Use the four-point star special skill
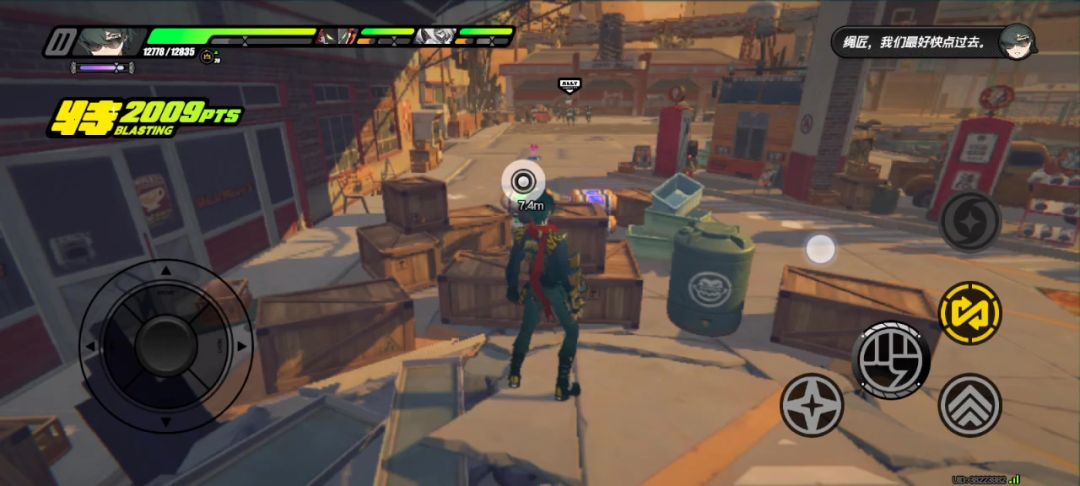This screenshot has width=1080, height=486. click(x=812, y=405)
